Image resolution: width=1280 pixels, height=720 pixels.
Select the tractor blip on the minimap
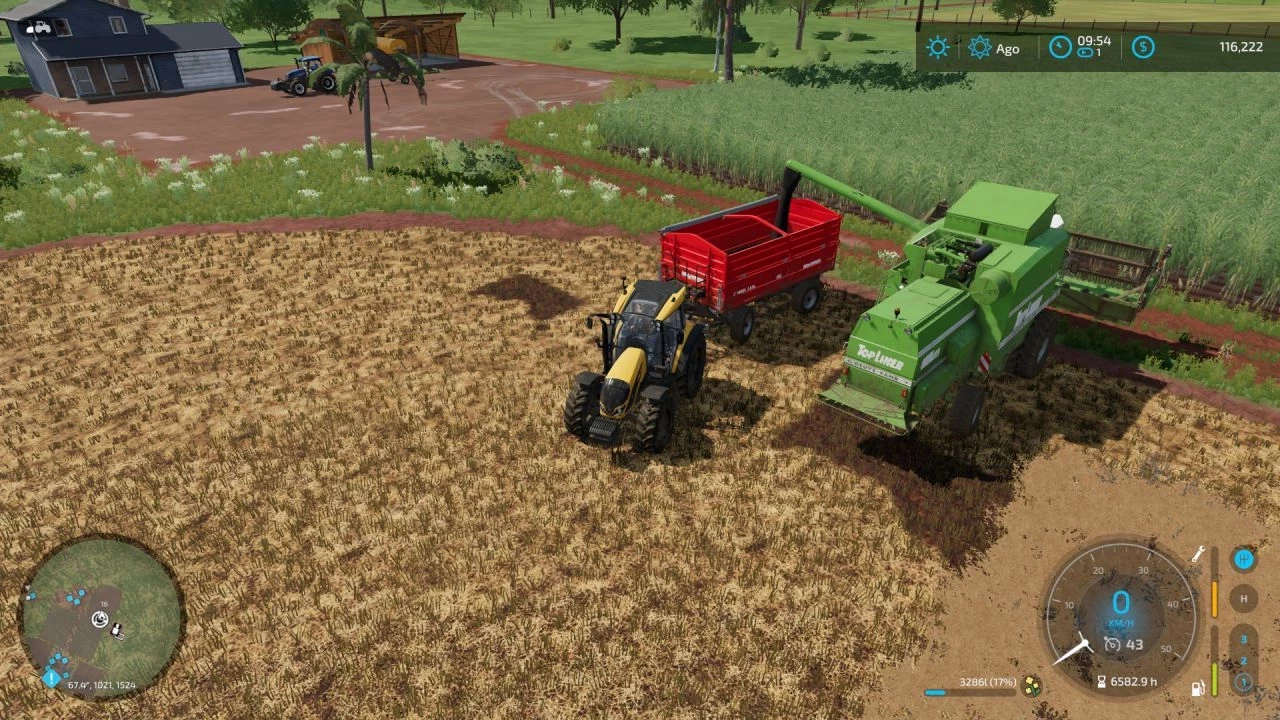pyautogui.click(x=117, y=630)
